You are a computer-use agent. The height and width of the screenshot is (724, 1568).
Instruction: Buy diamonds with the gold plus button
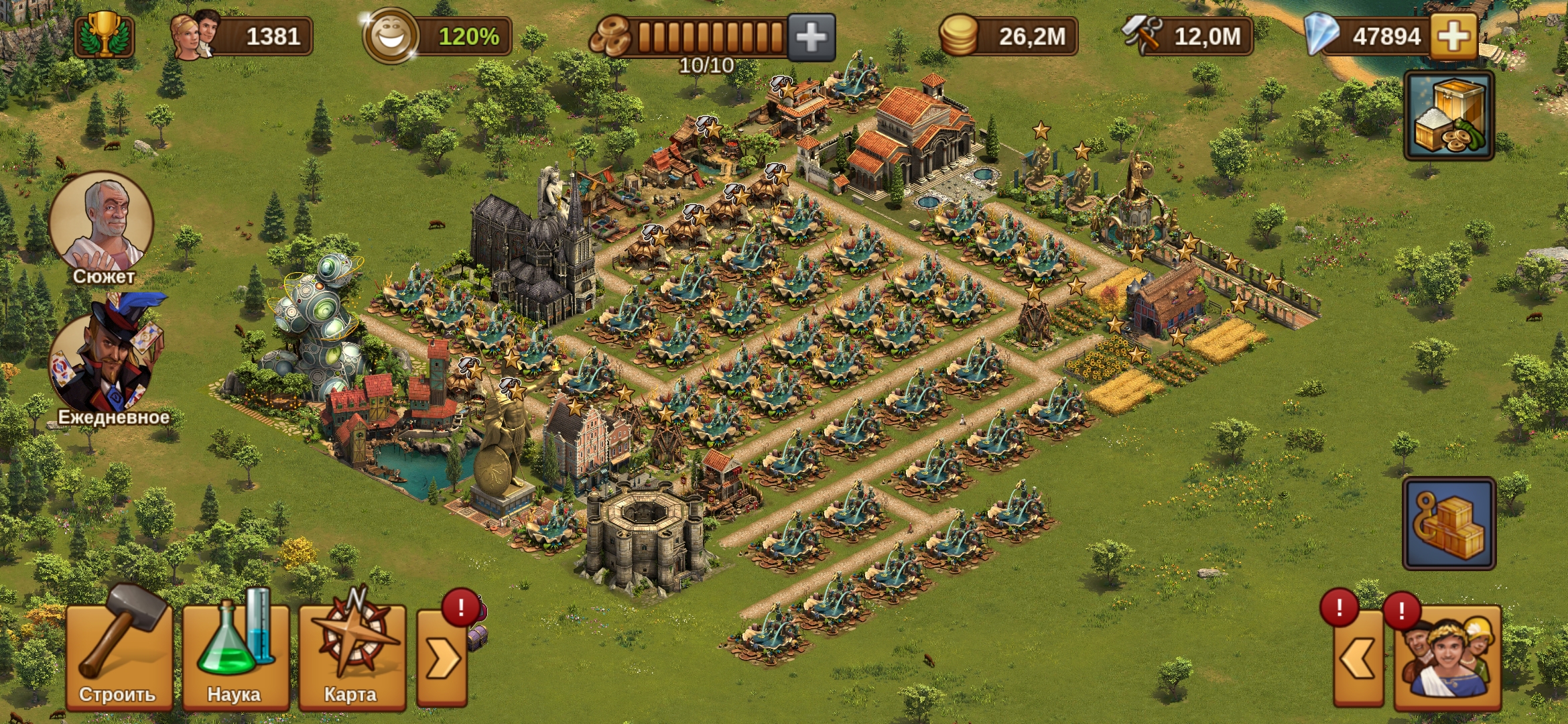(1454, 36)
